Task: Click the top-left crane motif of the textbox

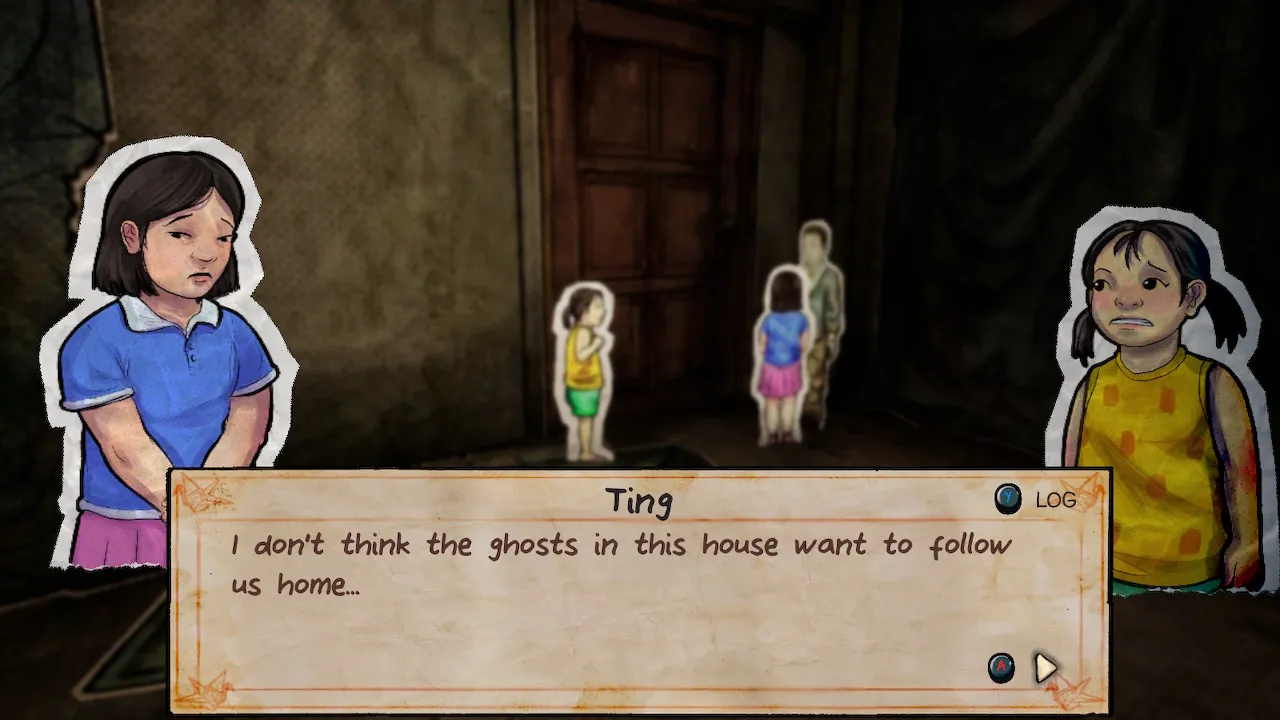Action: (198, 492)
